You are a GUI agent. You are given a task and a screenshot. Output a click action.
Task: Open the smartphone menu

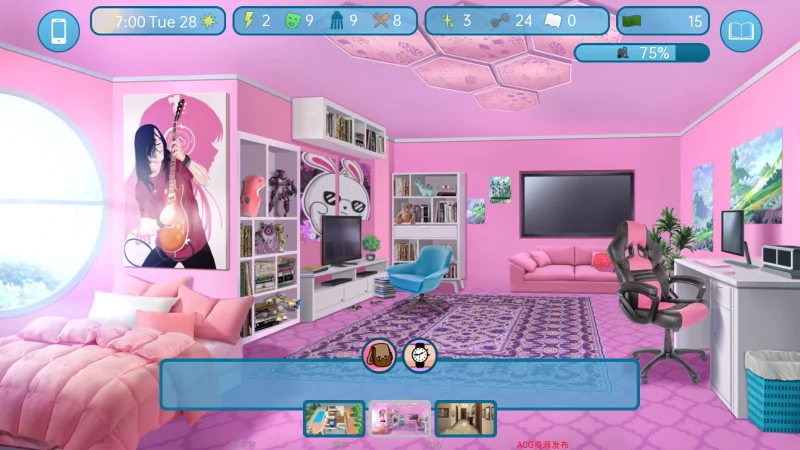(58, 31)
